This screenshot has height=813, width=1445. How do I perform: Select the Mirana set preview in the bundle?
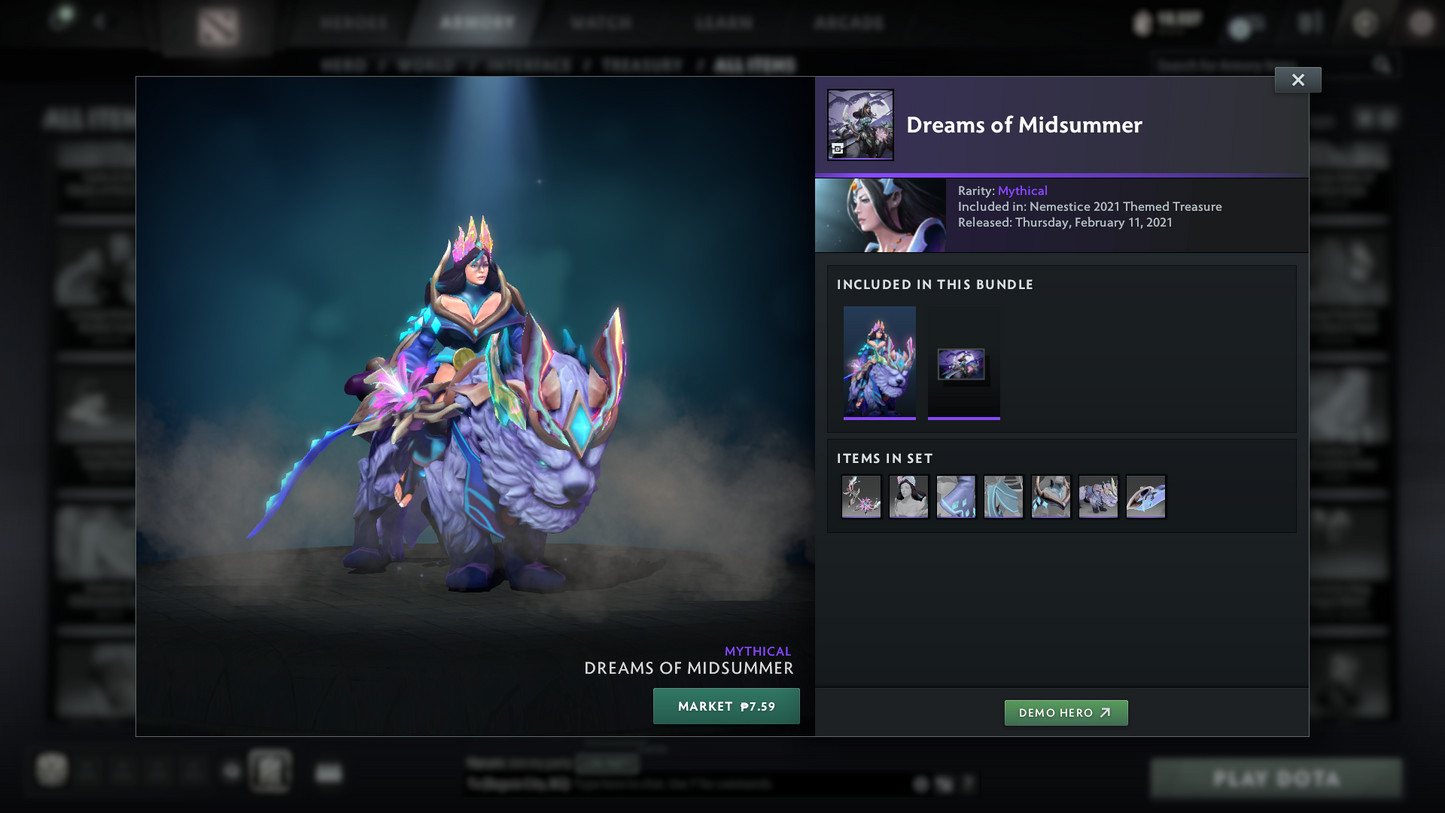pos(879,362)
